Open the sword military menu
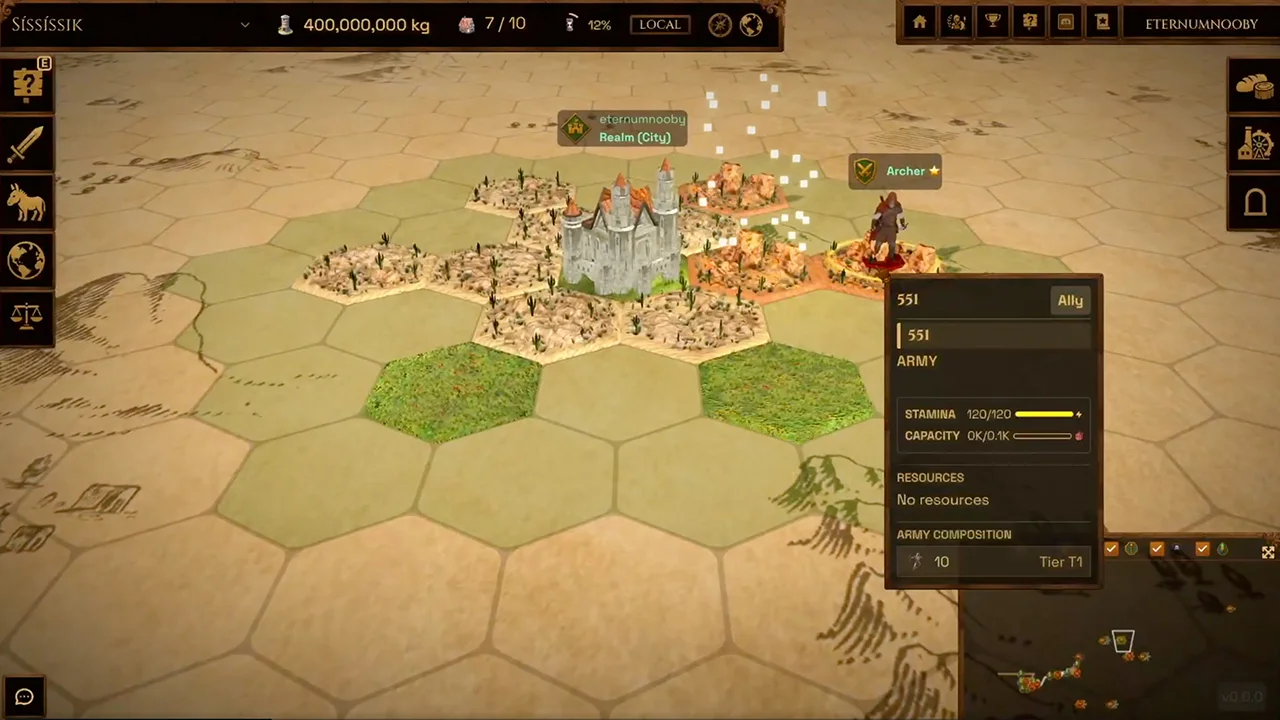The image size is (1280, 720). pyautogui.click(x=27, y=144)
